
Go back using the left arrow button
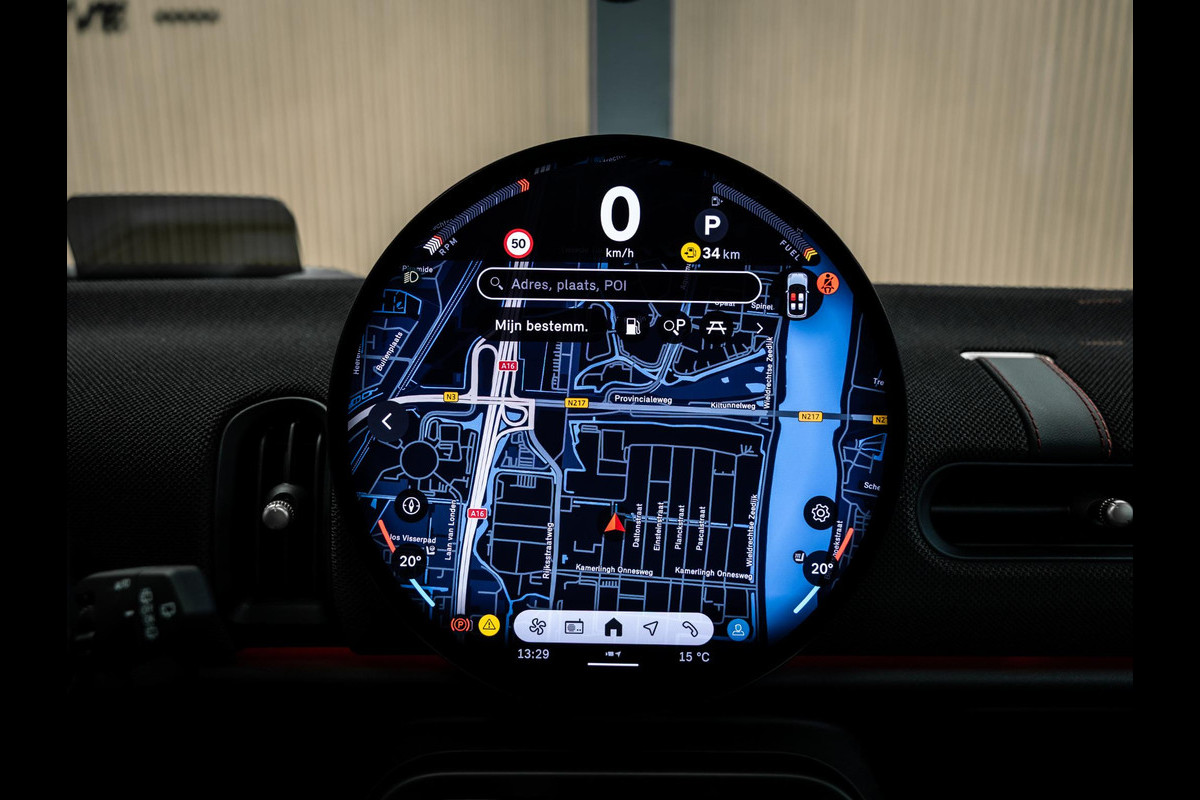387,422
